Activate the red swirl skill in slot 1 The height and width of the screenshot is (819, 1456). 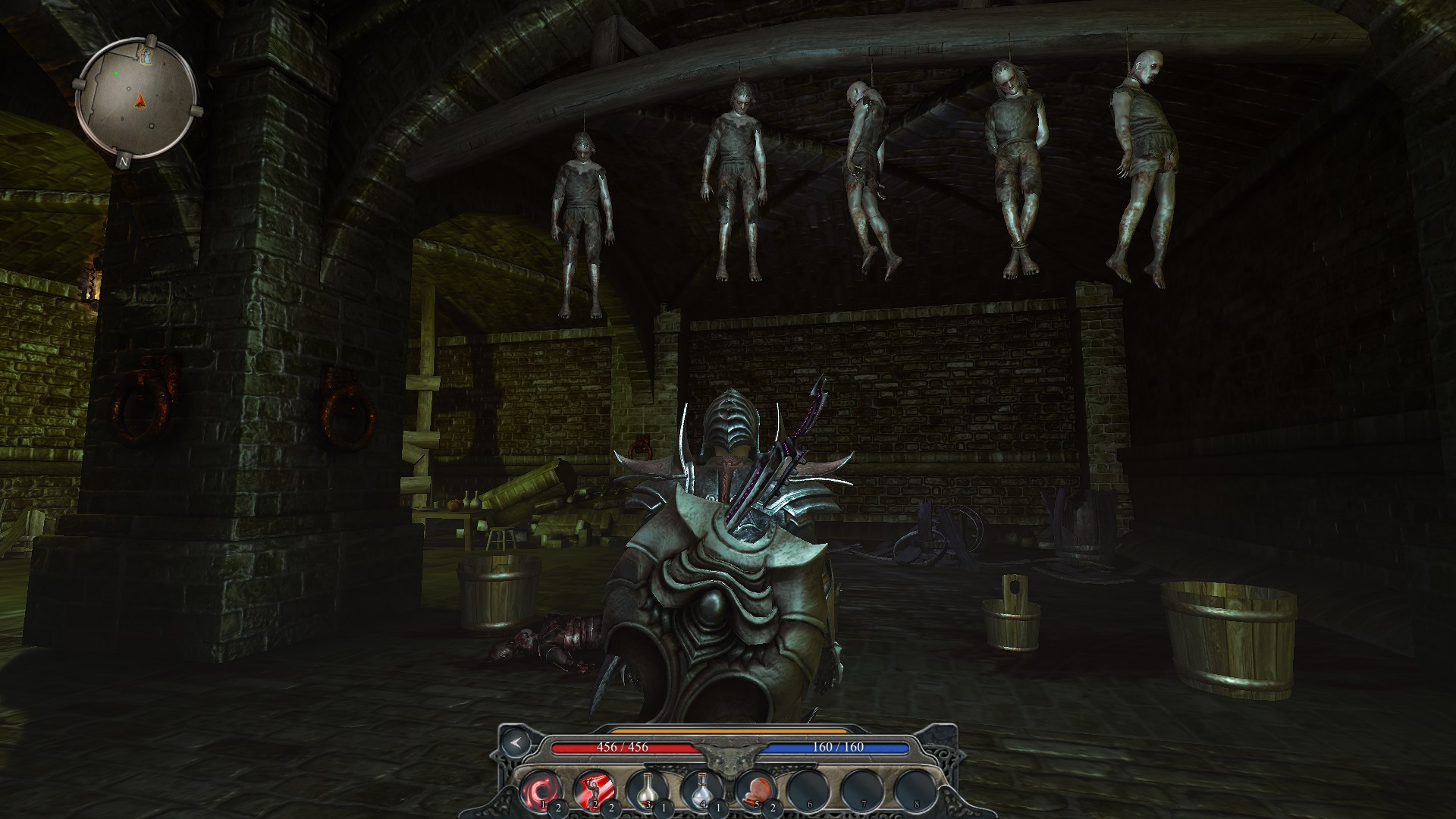coord(540,790)
